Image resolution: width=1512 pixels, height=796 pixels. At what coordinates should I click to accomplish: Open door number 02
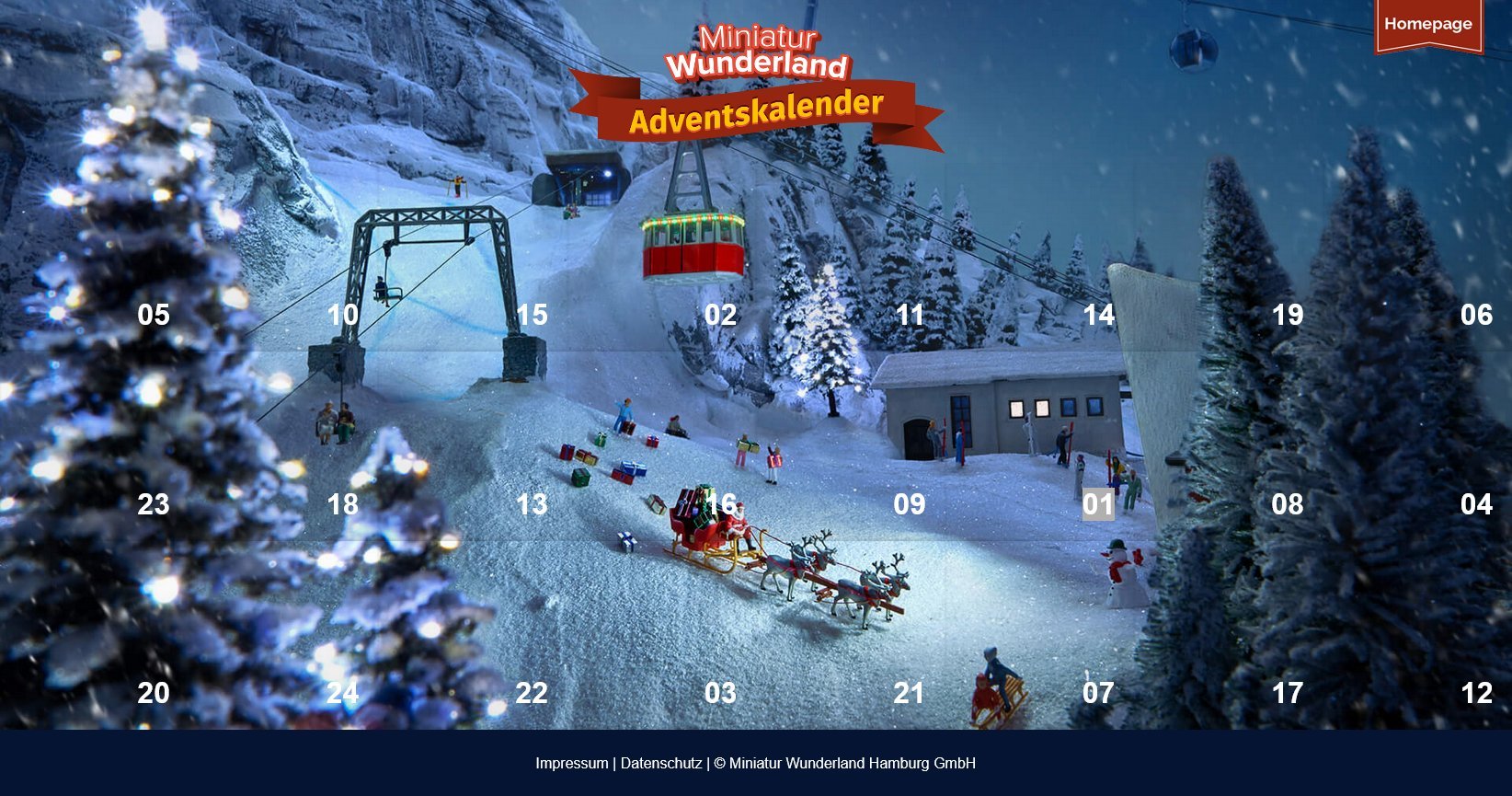click(721, 316)
